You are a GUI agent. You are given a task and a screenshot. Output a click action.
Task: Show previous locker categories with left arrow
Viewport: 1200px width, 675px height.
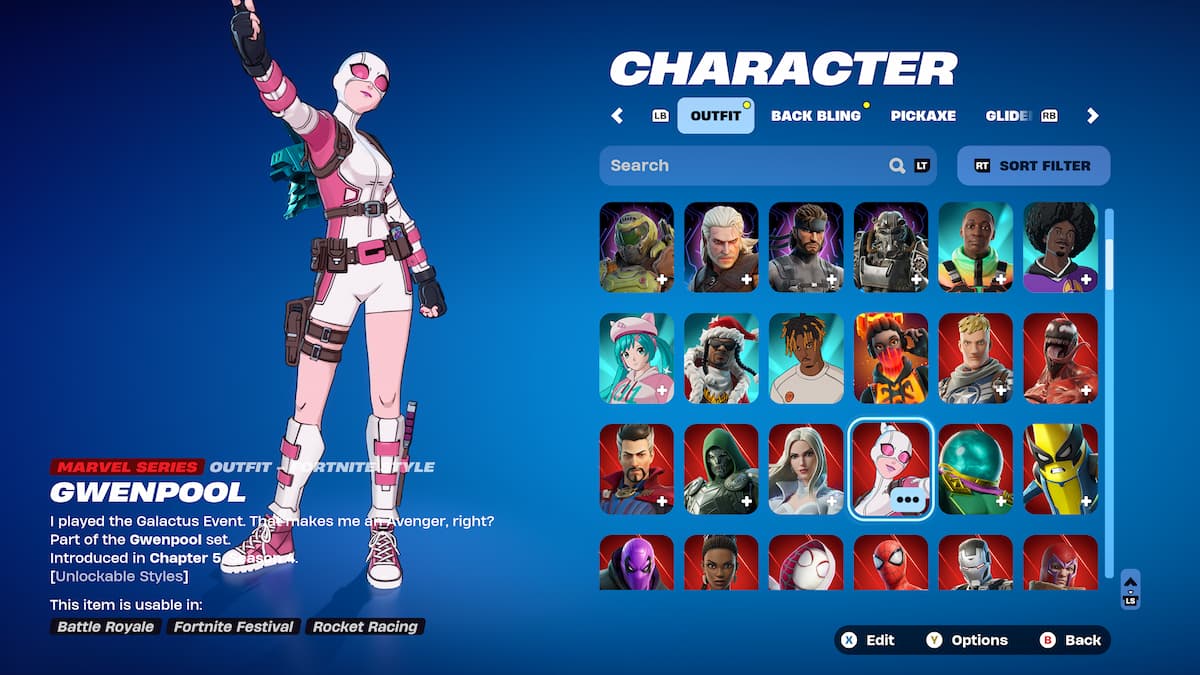point(617,116)
